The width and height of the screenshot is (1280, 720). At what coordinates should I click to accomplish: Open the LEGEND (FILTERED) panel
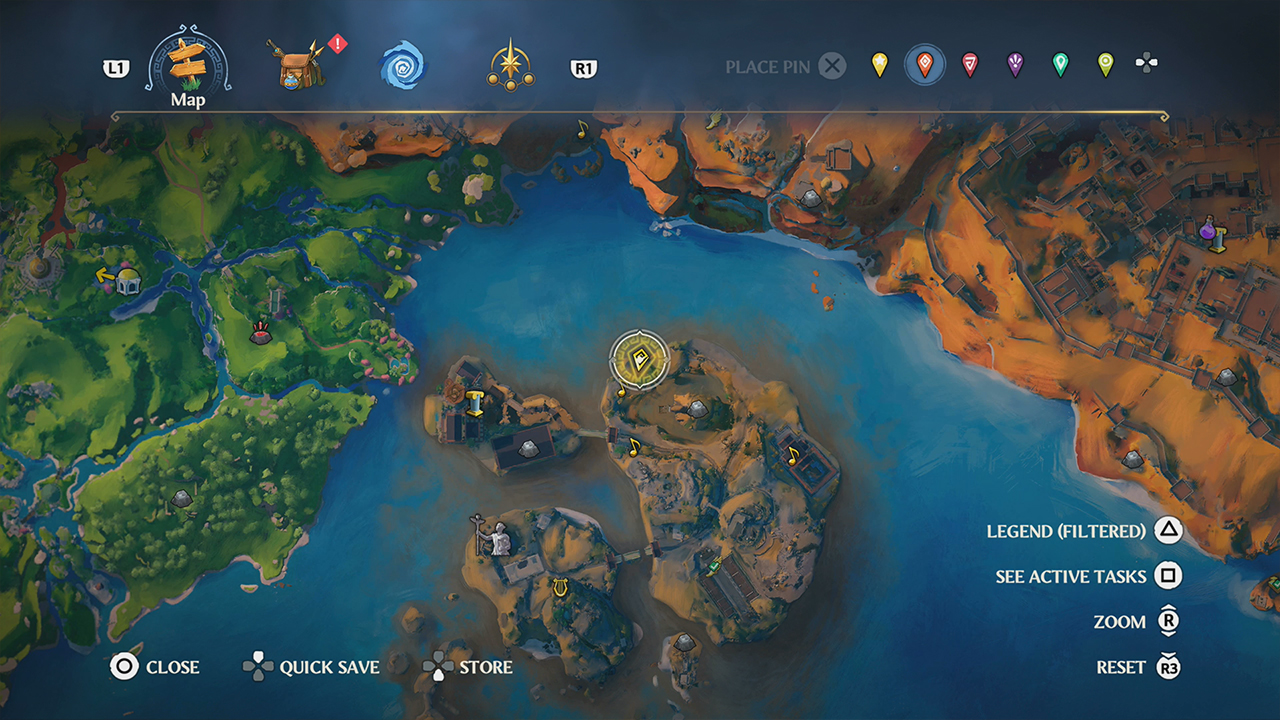tap(1064, 531)
